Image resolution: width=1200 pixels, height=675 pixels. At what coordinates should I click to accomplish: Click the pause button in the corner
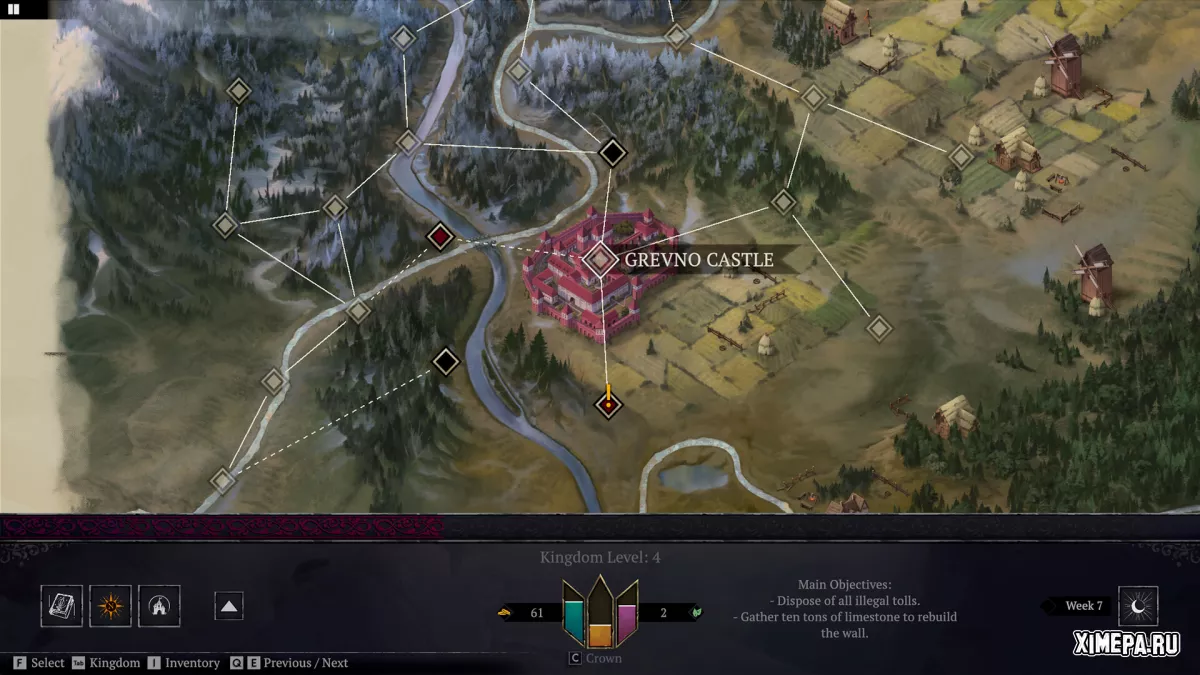[x=14, y=9]
